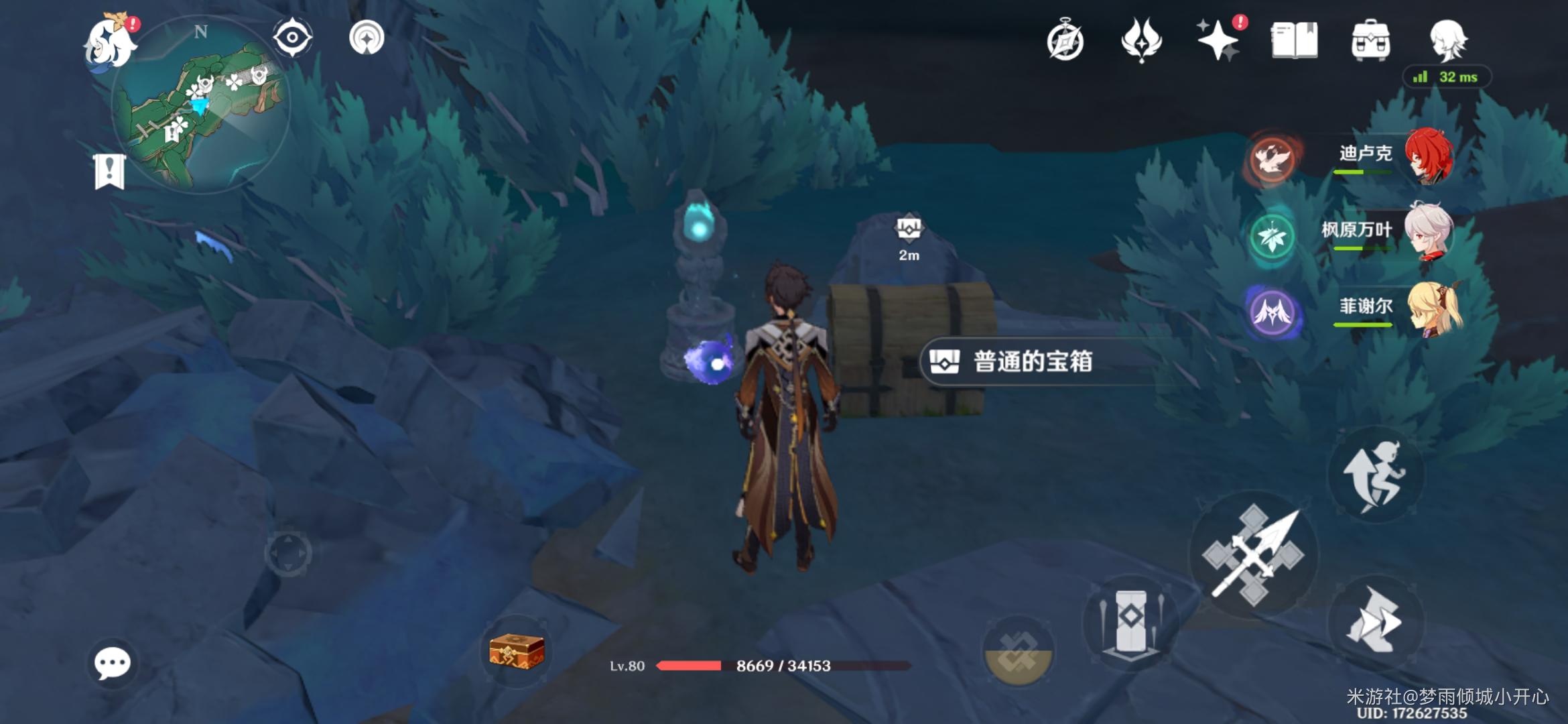1568x724 pixels.
Task: Toggle the elemental sight eye icon
Action: 292,38
